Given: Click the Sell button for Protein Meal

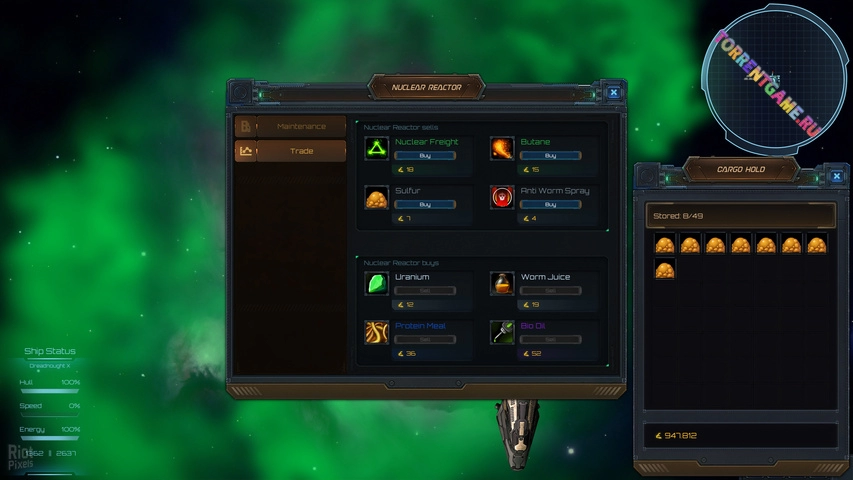Looking at the screenshot, I should point(425,339).
